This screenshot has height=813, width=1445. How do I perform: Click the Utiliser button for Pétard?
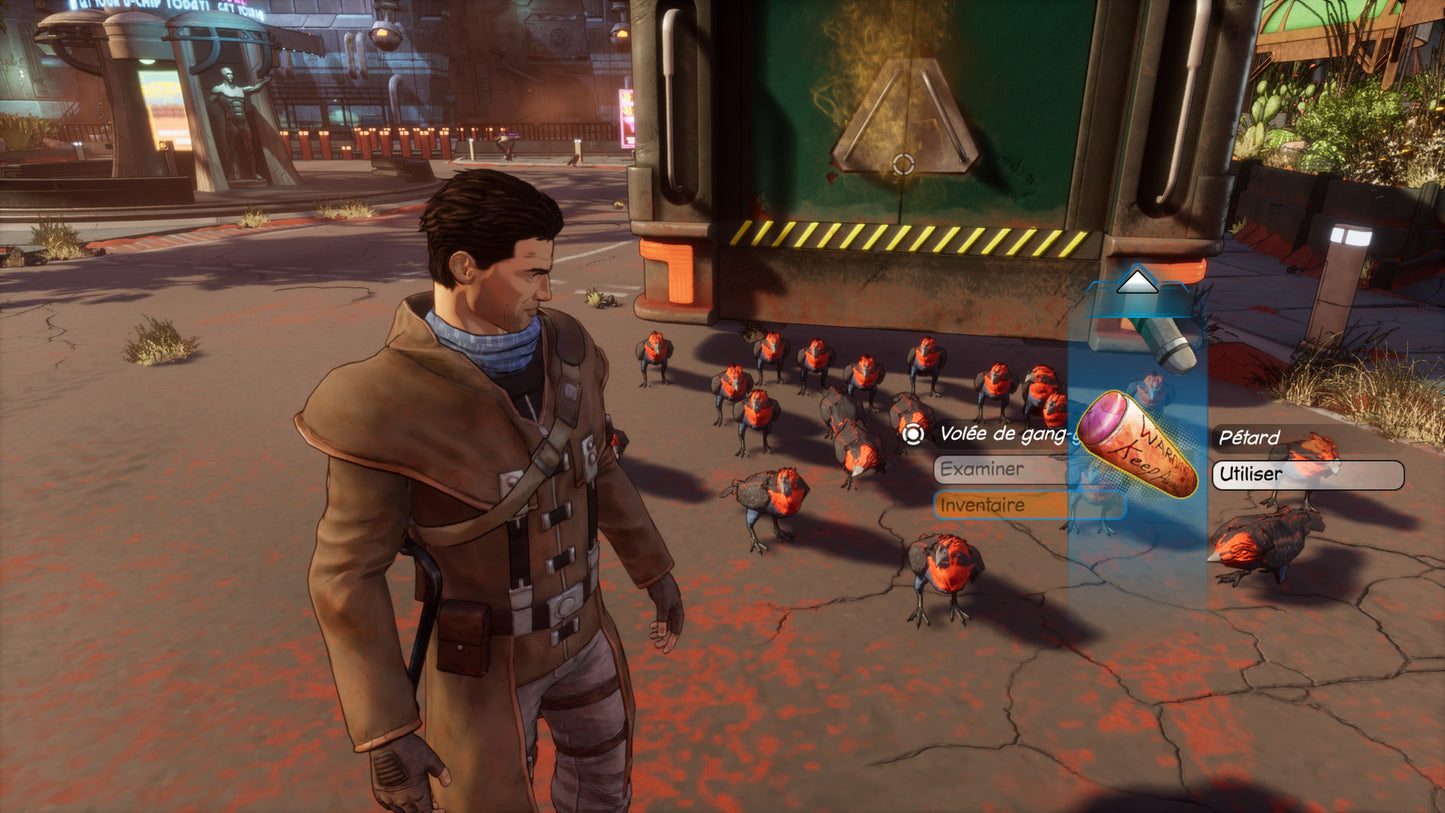click(1307, 475)
